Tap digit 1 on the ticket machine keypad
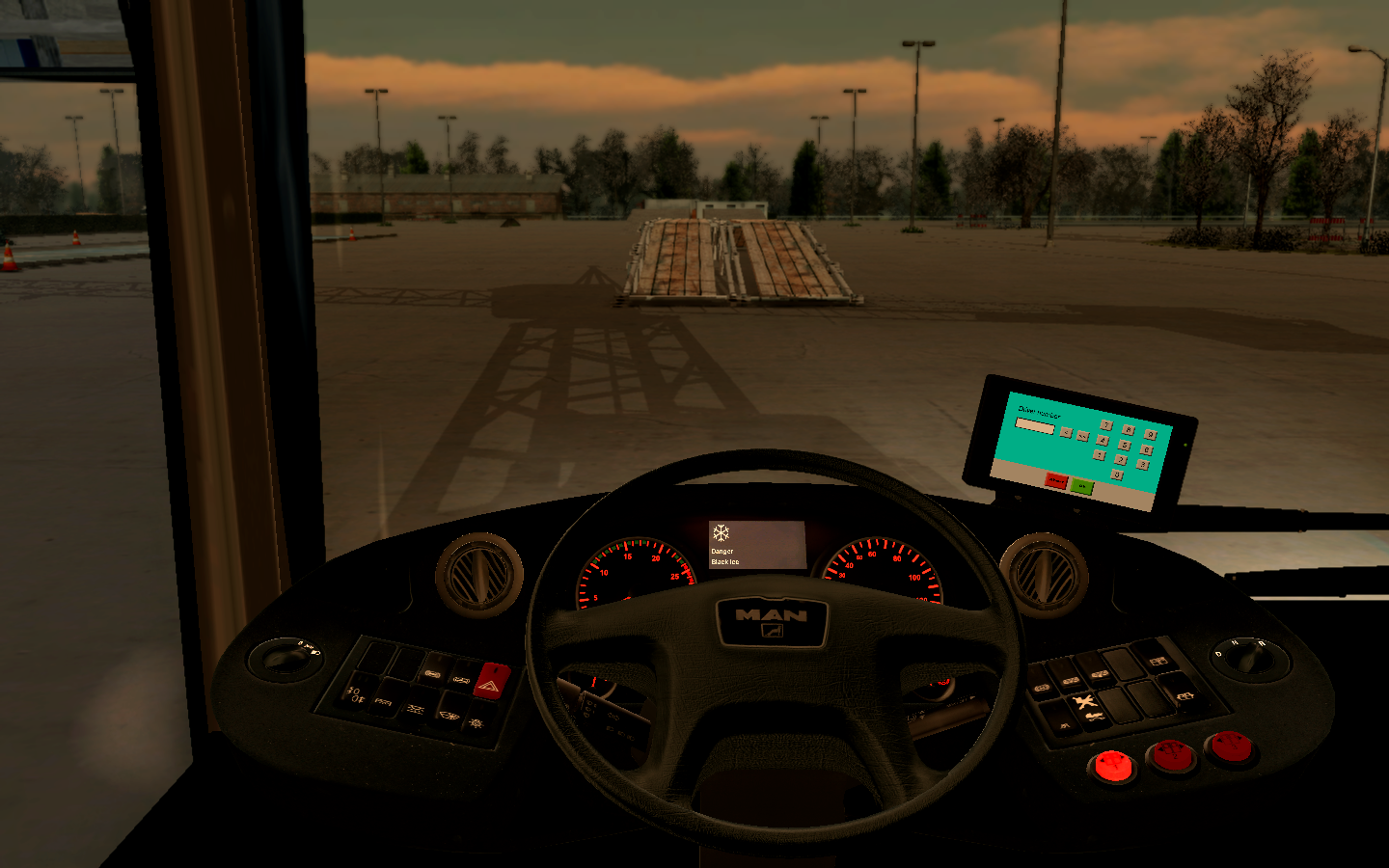 [x=1100, y=454]
